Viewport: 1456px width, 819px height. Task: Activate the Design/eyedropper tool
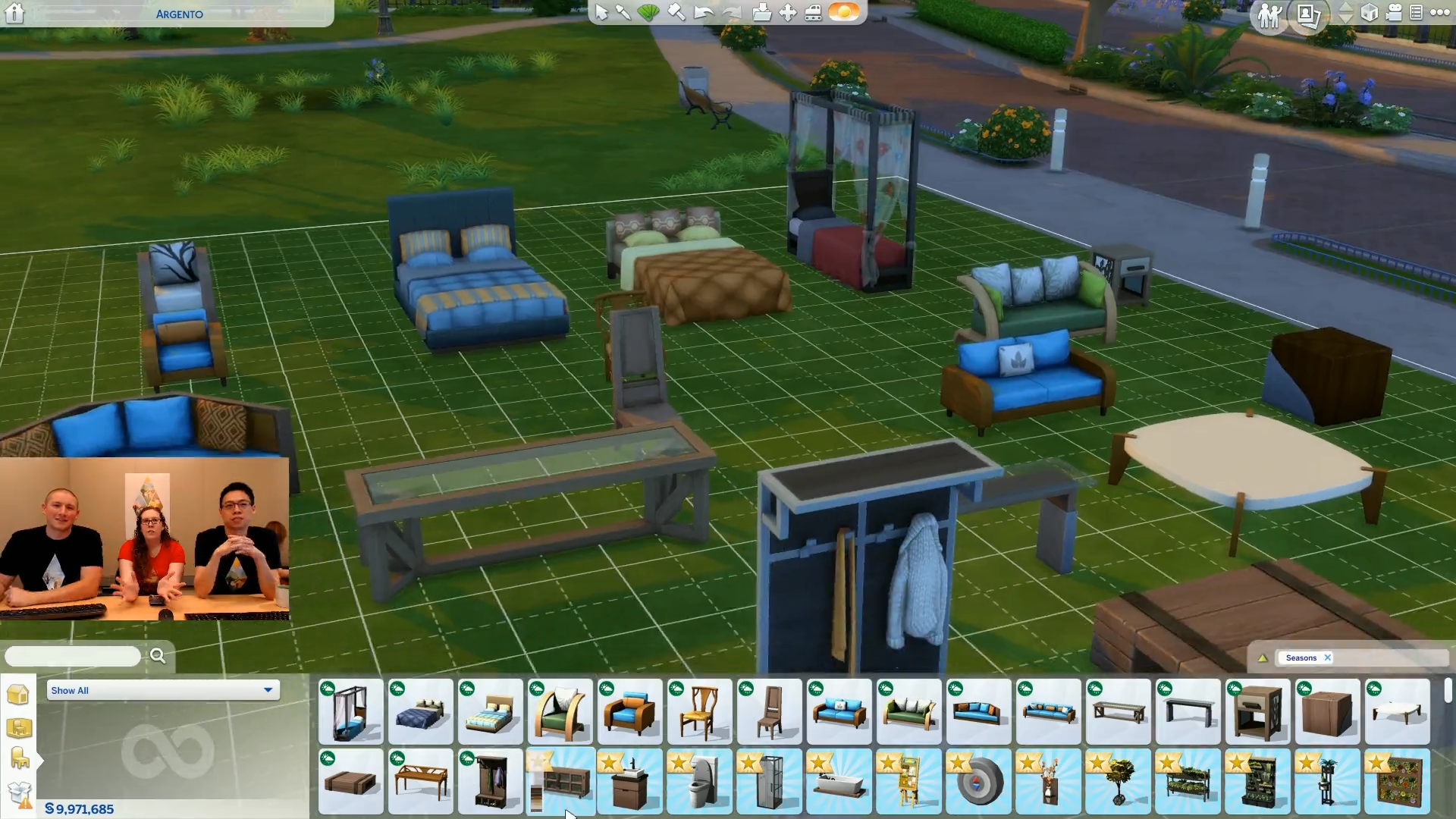click(x=623, y=13)
